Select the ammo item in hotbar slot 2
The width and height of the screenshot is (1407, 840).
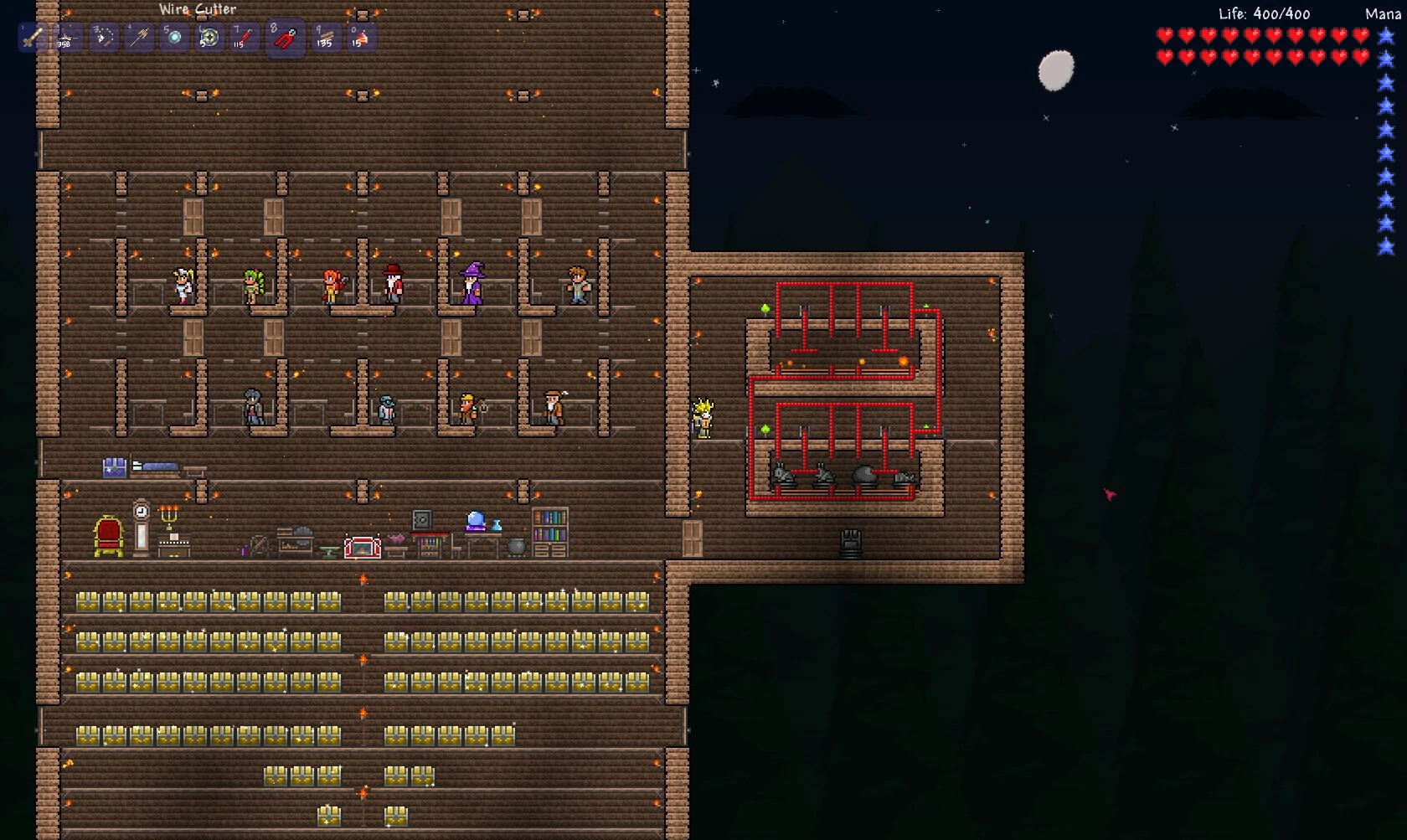click(67, 37)
